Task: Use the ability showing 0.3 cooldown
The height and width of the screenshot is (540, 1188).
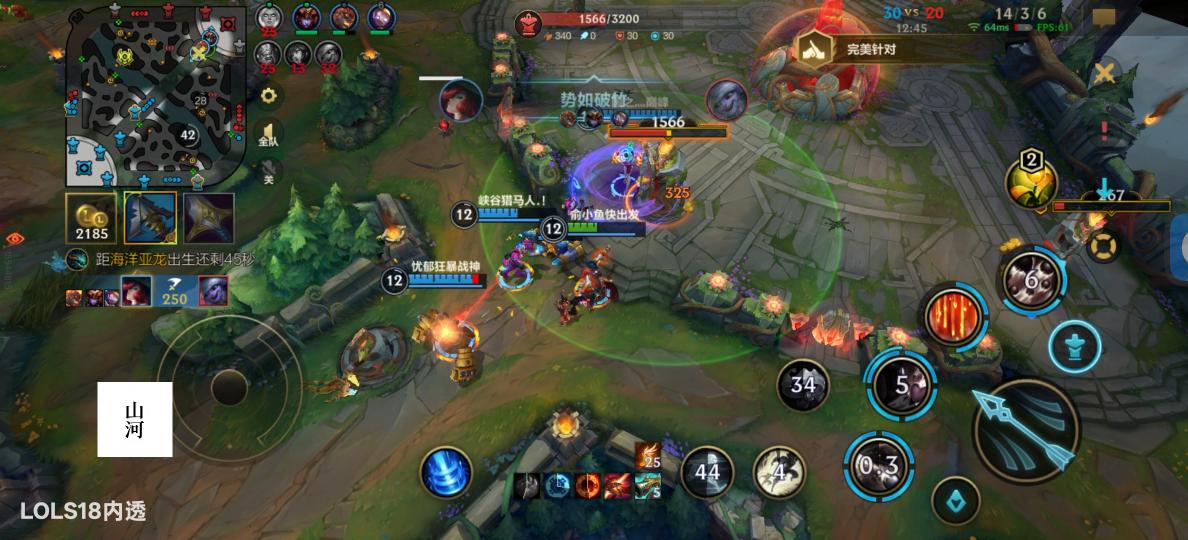Action: click(879, 465)
